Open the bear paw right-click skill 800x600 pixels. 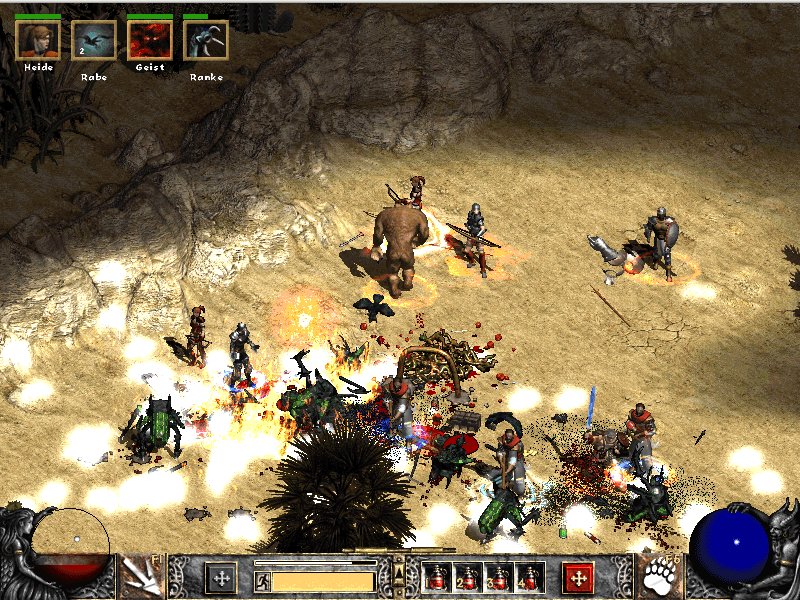[x=661, y=577]
